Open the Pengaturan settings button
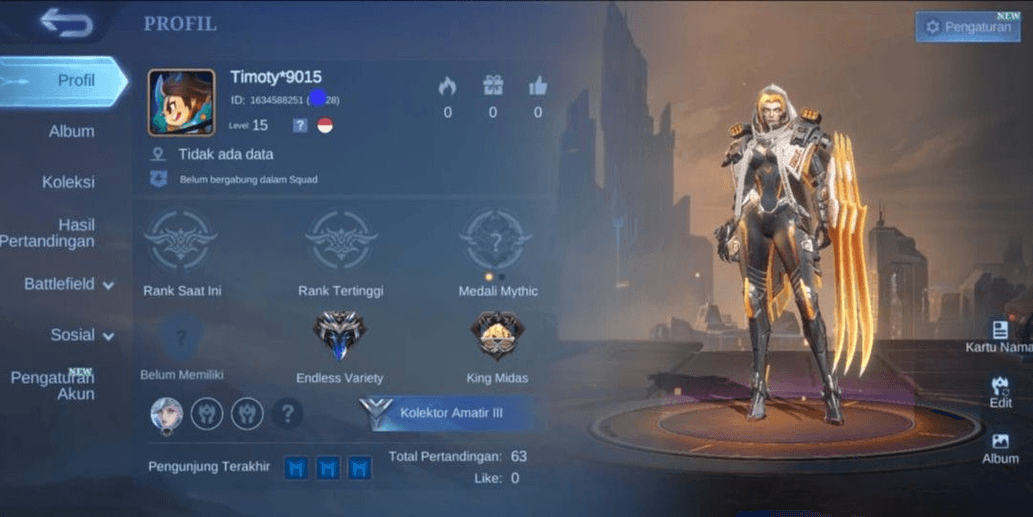This screenshot has height=517, width=1033. click(x=966, y=27)
